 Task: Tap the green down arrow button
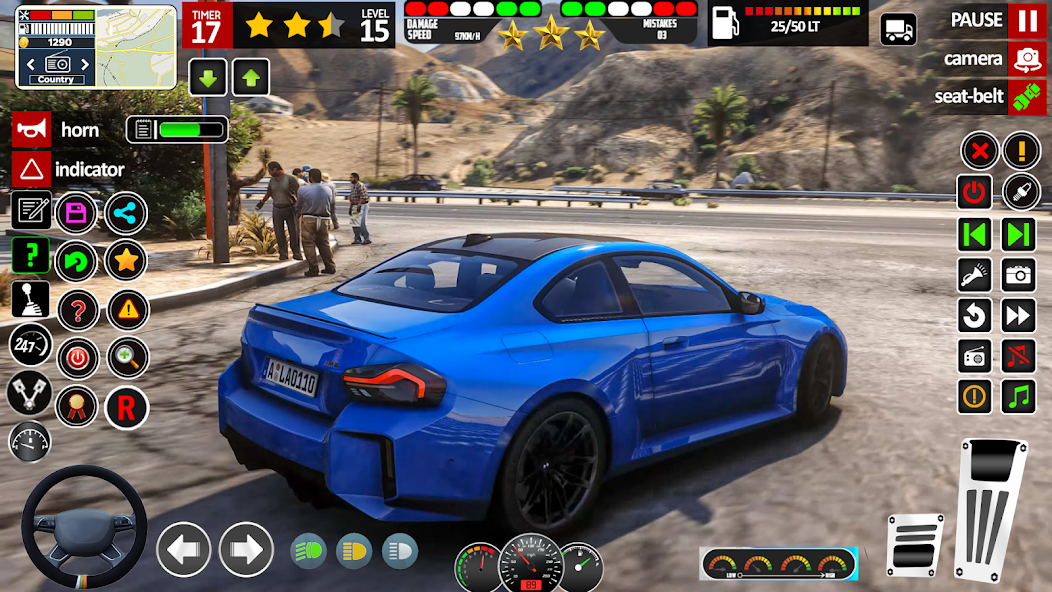pos(208,77)
